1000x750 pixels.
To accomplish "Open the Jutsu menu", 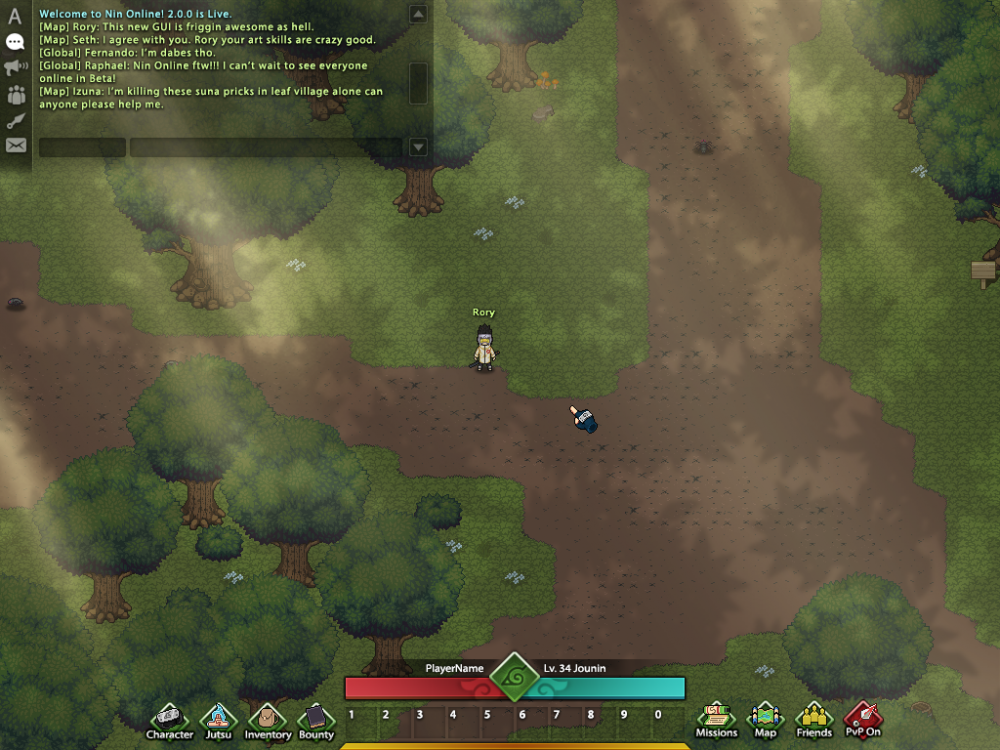I will click(218, 719).
